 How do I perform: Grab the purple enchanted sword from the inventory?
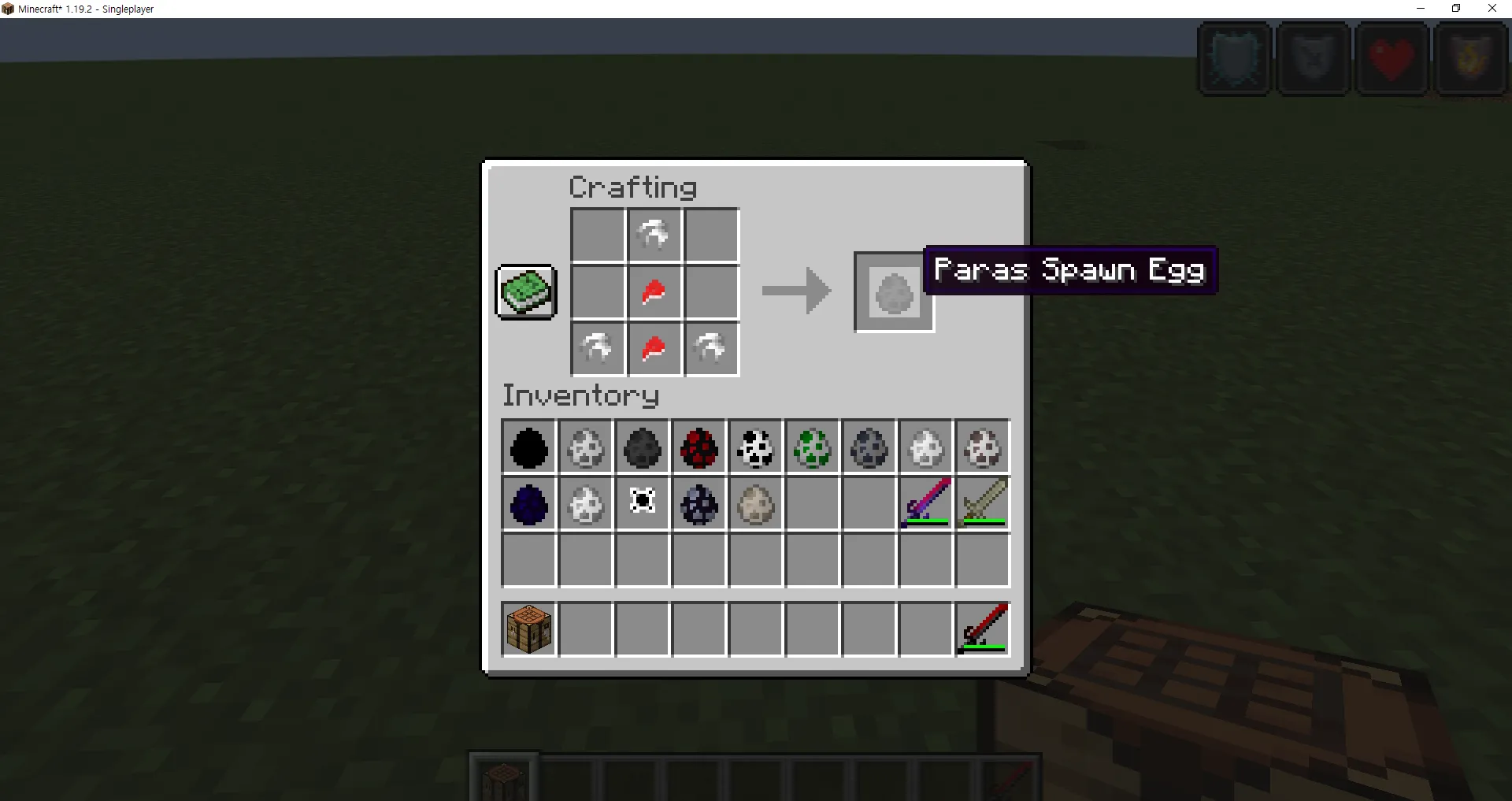point(925,504)
